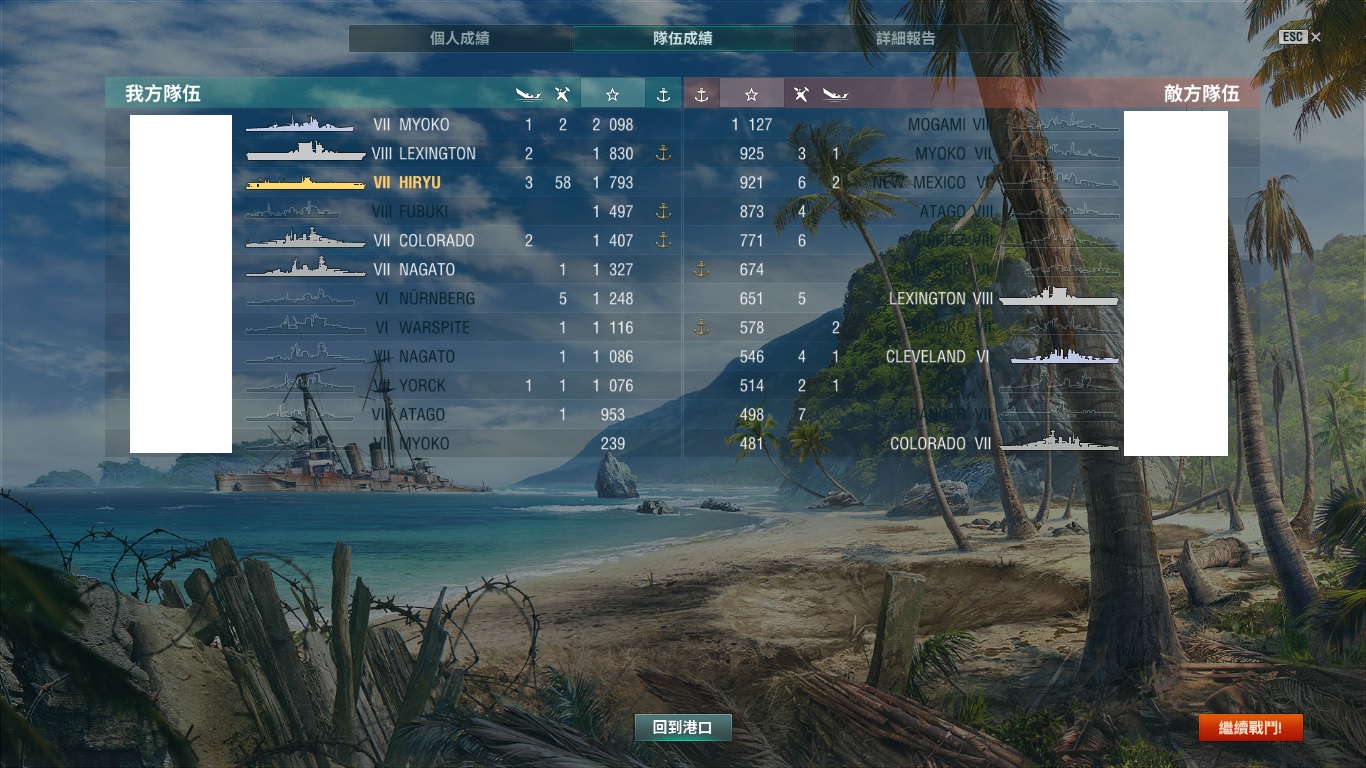Return to port with 回到港口
Viewport: 1366px width, 768px height.
coord(683,728)
